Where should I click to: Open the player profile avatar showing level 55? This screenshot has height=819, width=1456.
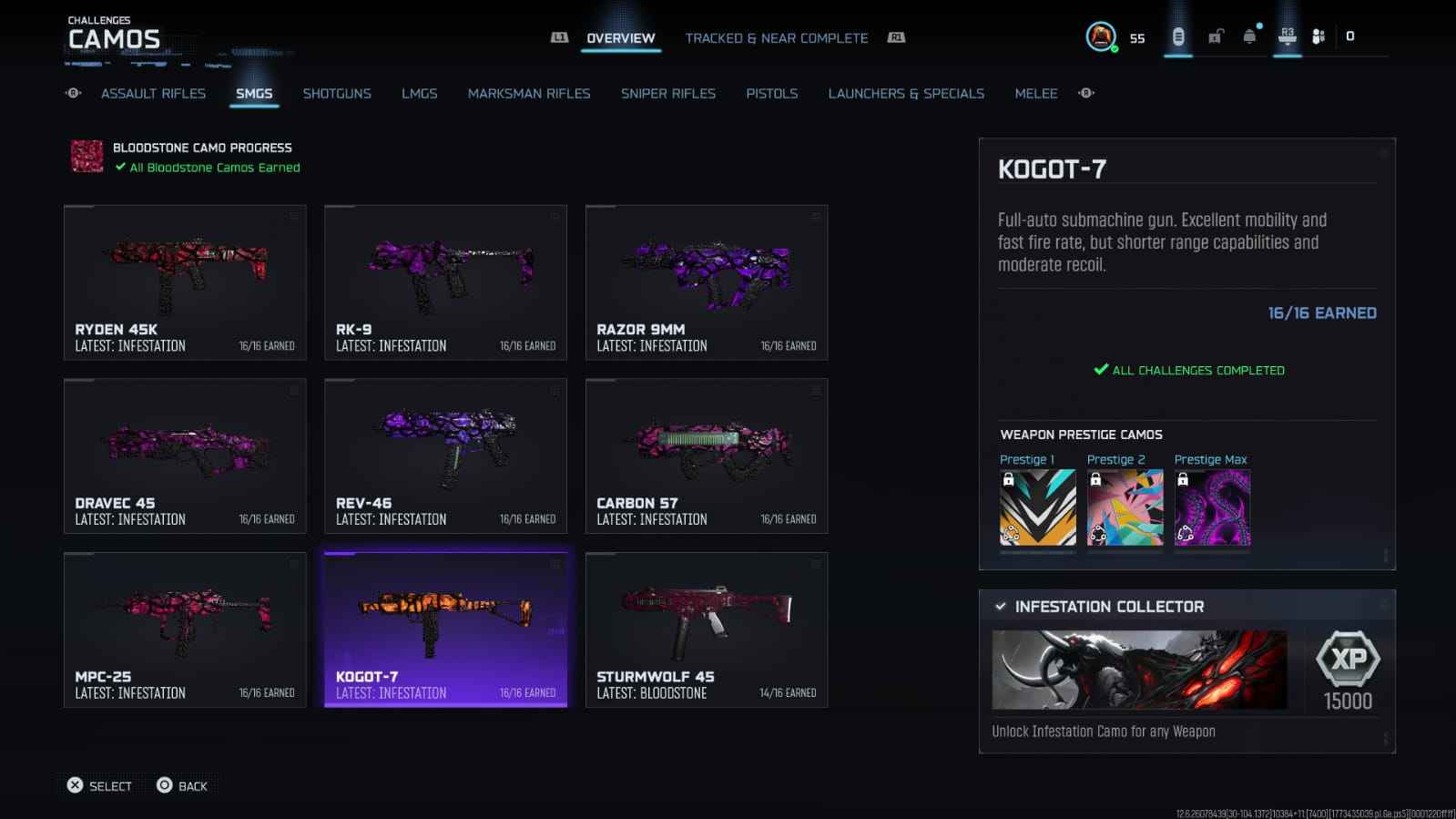(x=1102, y=37)
